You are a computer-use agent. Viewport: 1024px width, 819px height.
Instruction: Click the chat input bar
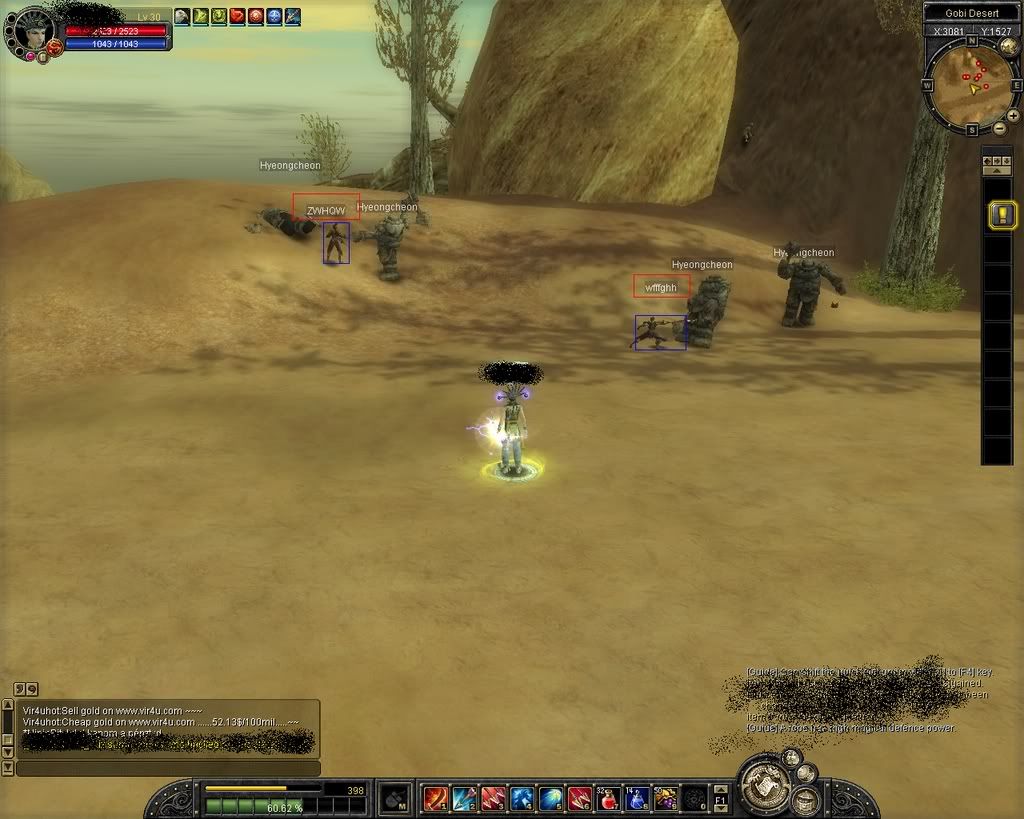[168, 768]
